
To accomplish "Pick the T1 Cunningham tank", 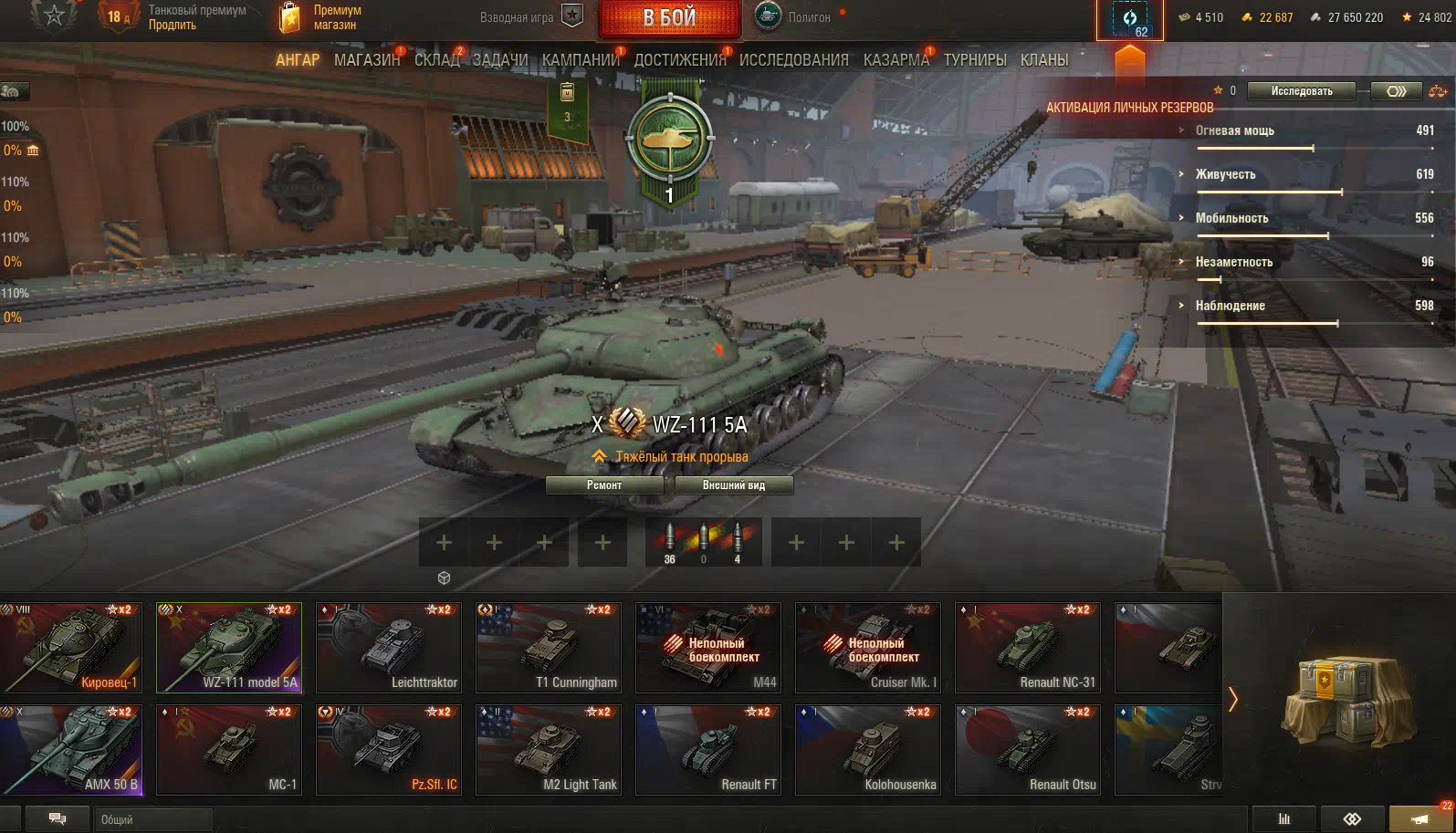I will pyautogui.click(x=549, y=647).
